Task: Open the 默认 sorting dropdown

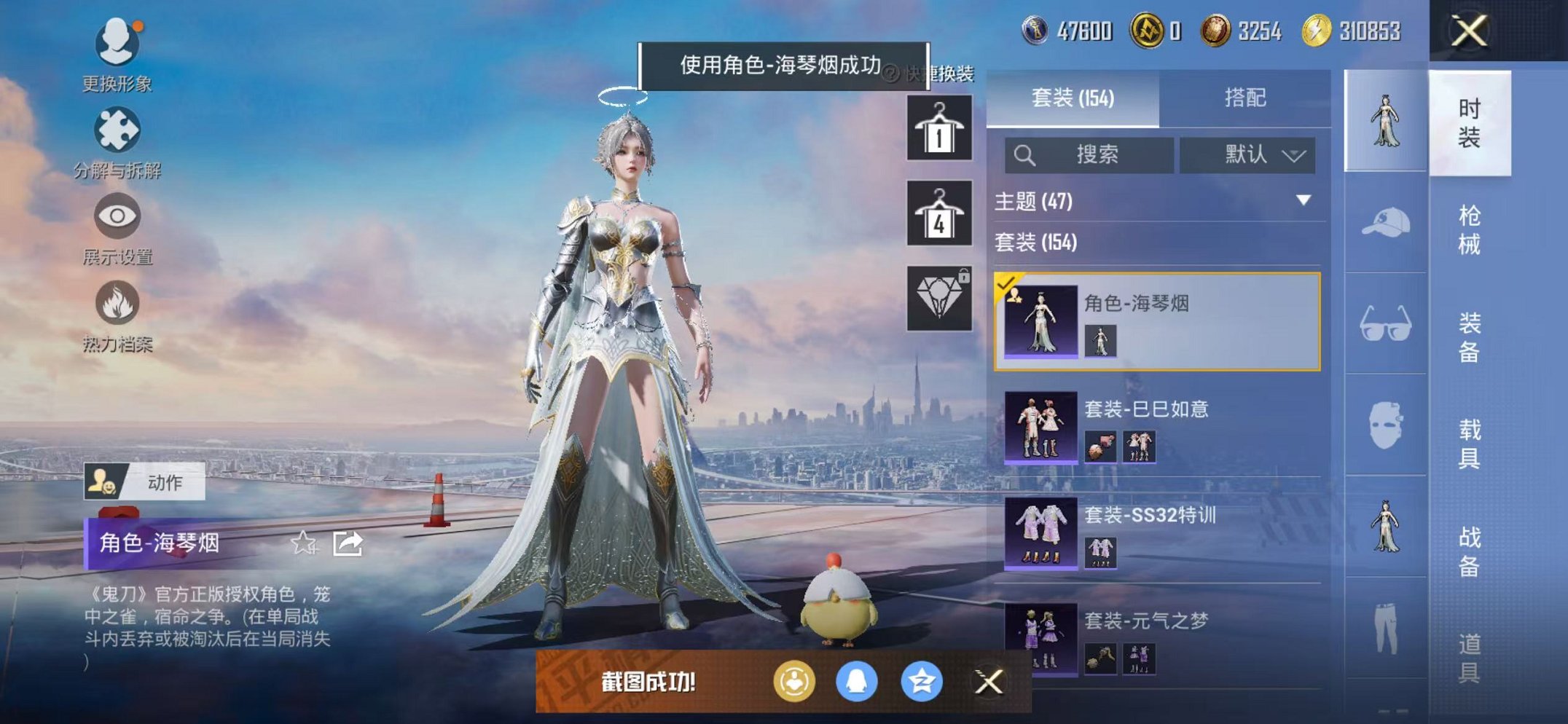Action: pyautogui.click(x=1247, y=155)
